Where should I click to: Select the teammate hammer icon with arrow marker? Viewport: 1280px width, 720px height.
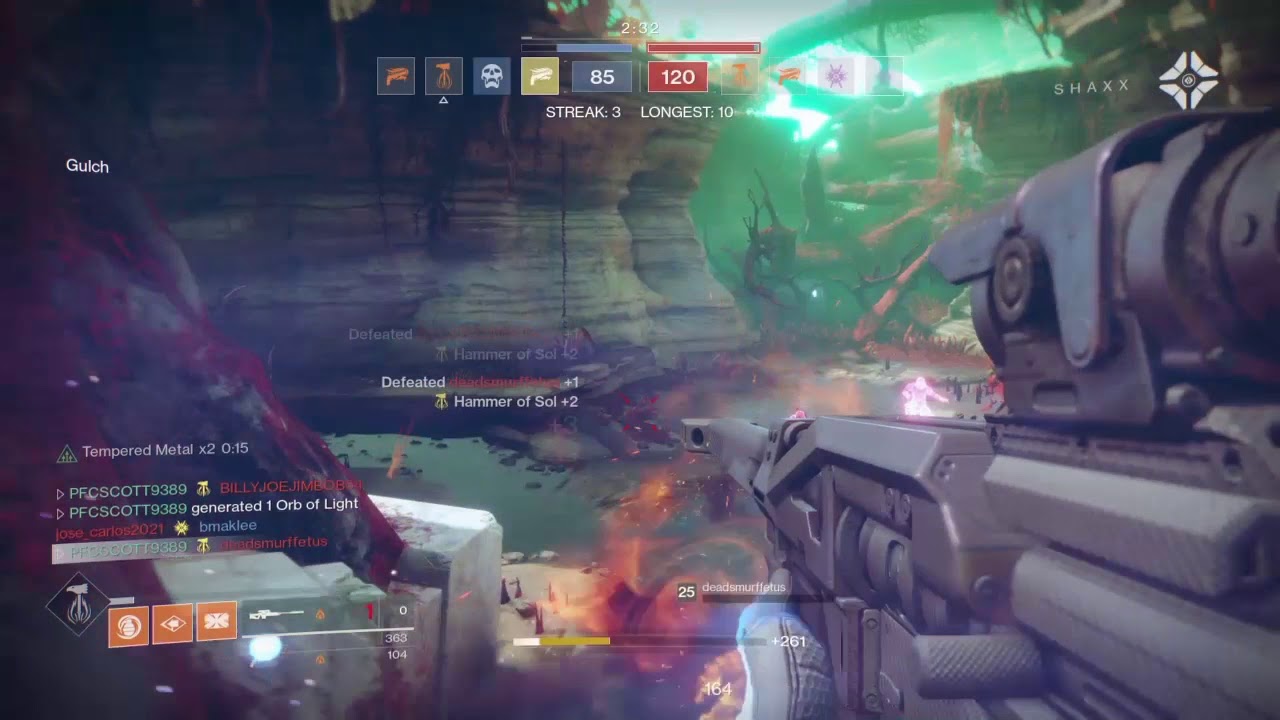tap(443, 77)
